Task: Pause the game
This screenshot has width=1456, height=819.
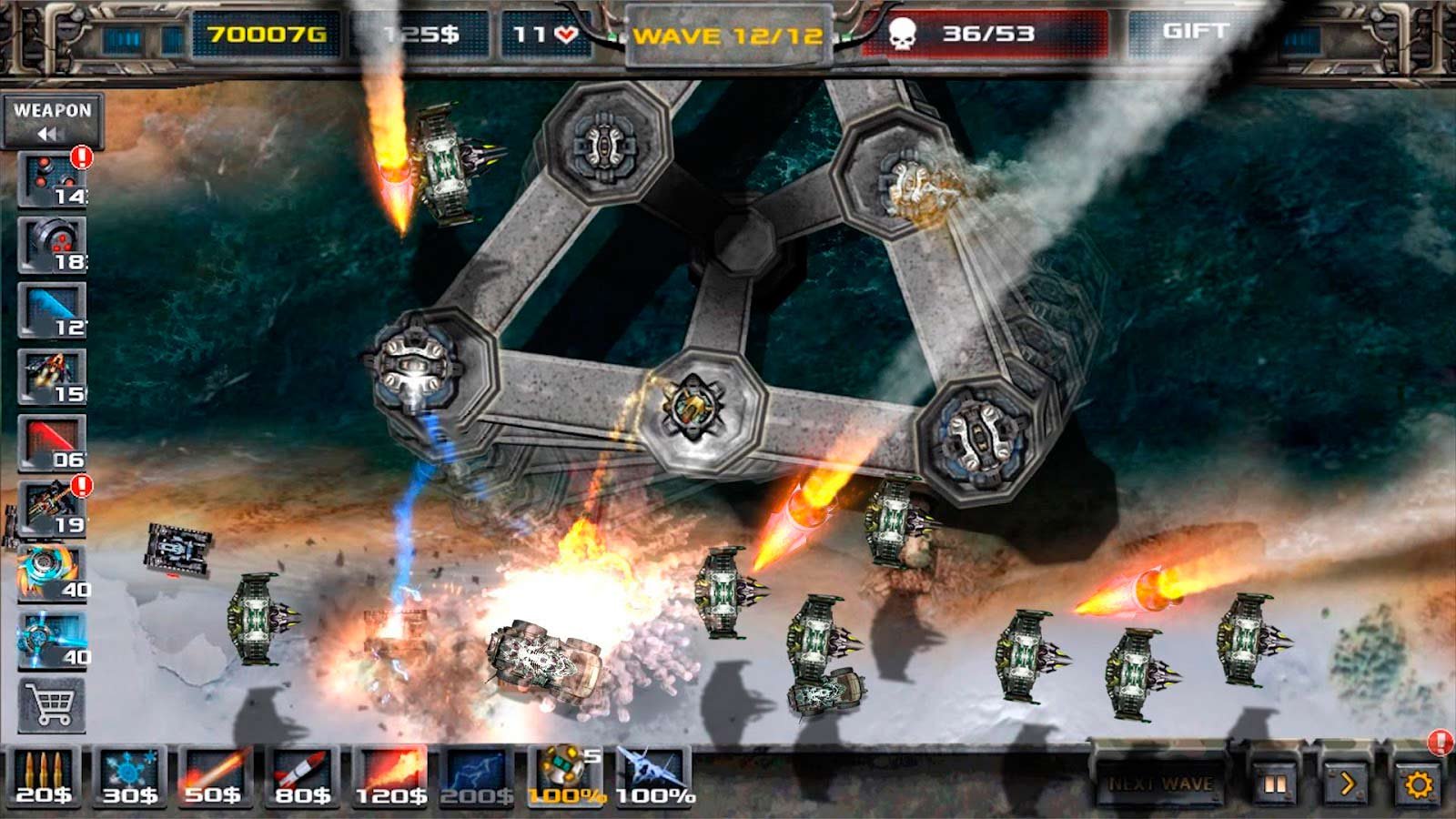Action: (1276, 784)
